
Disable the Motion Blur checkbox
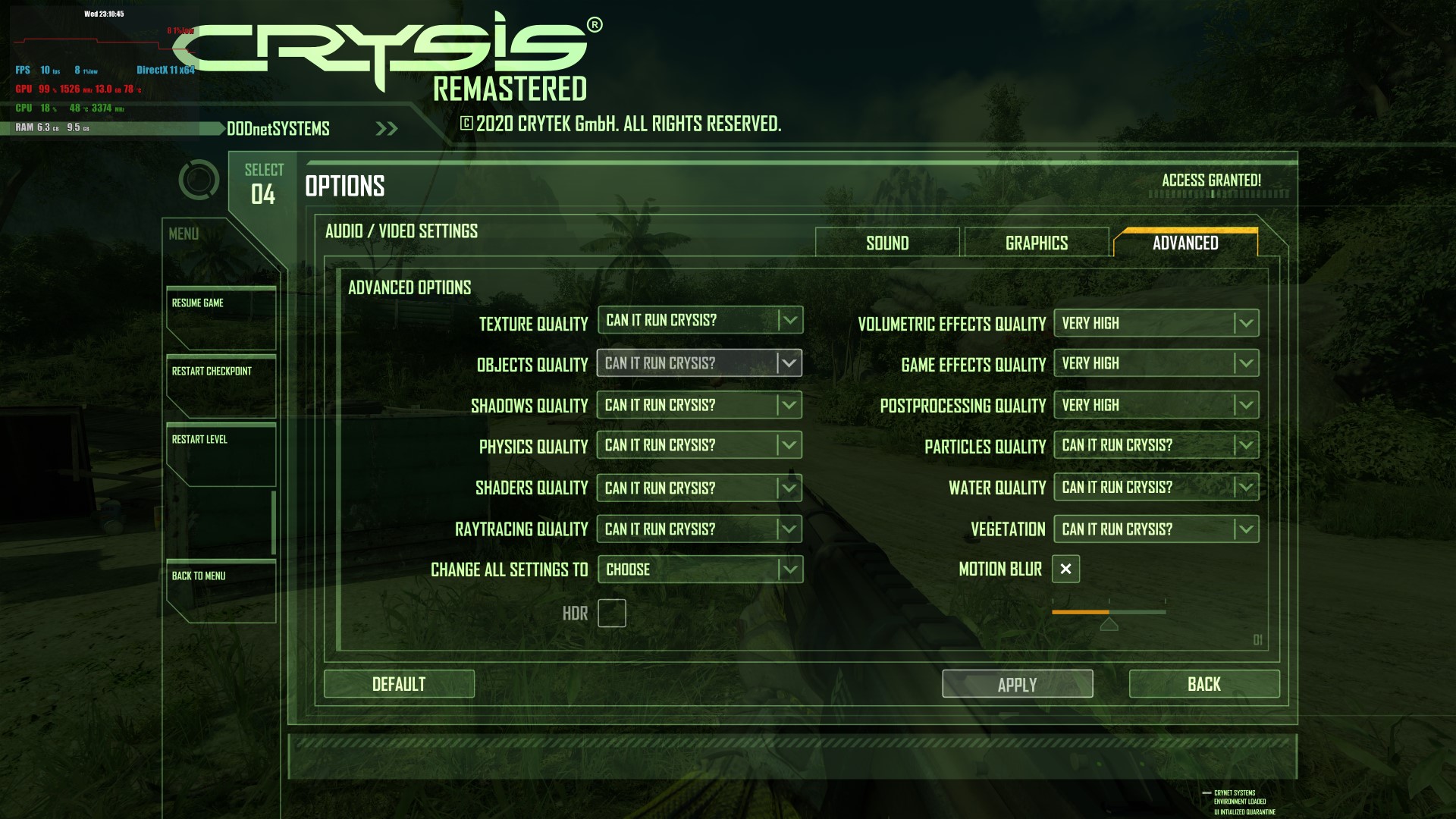[x=1065, y=569]
